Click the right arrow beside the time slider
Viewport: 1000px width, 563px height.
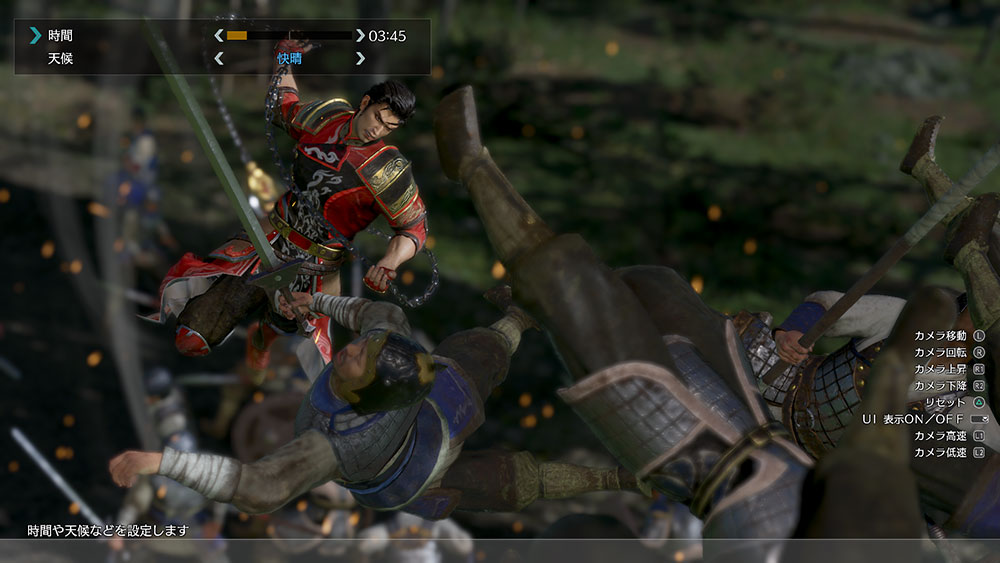click(360, 36)
